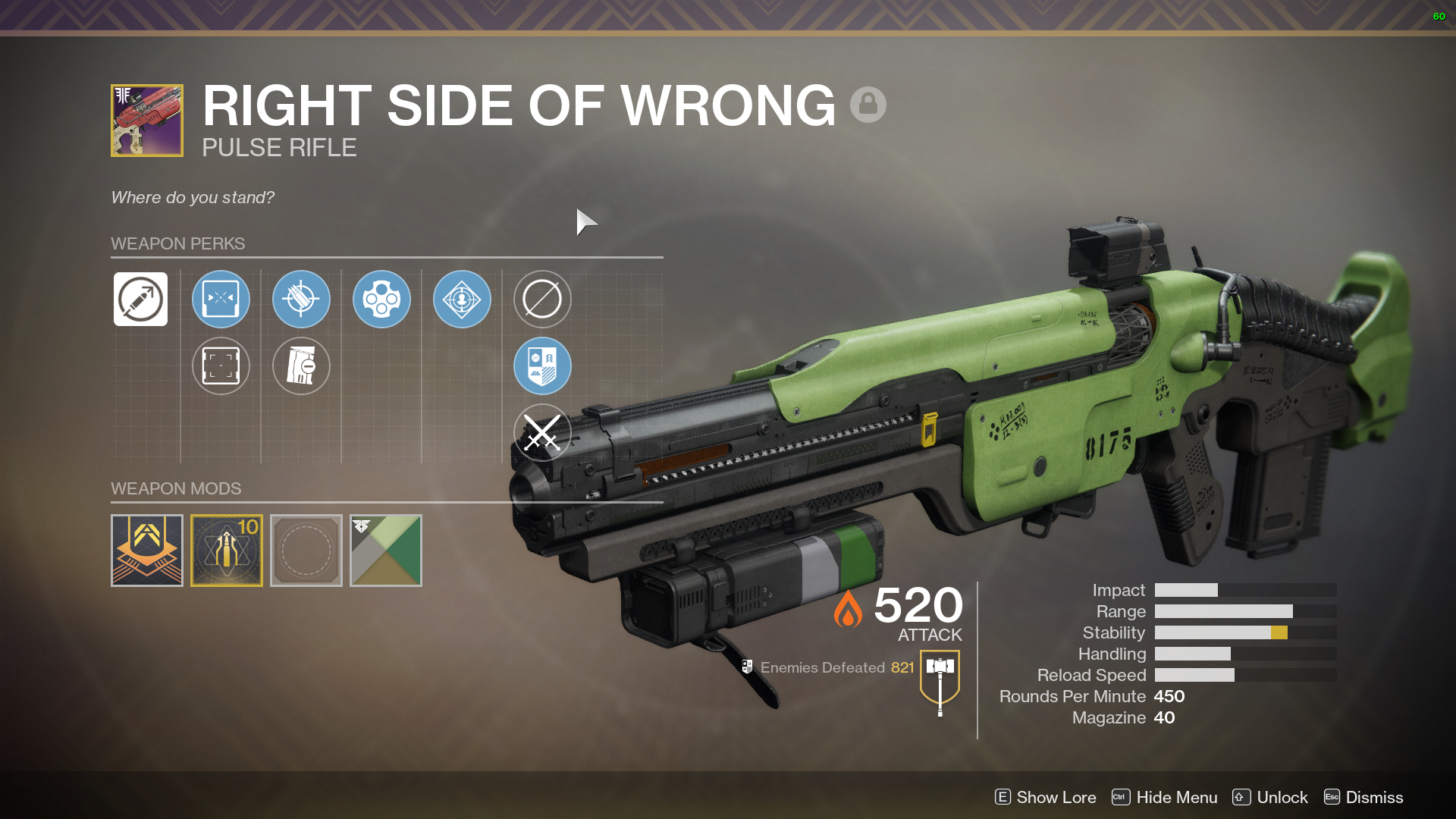Pick the blue highlighted magazine perk
Screen dimensions: 1456x819
(301, 300)
